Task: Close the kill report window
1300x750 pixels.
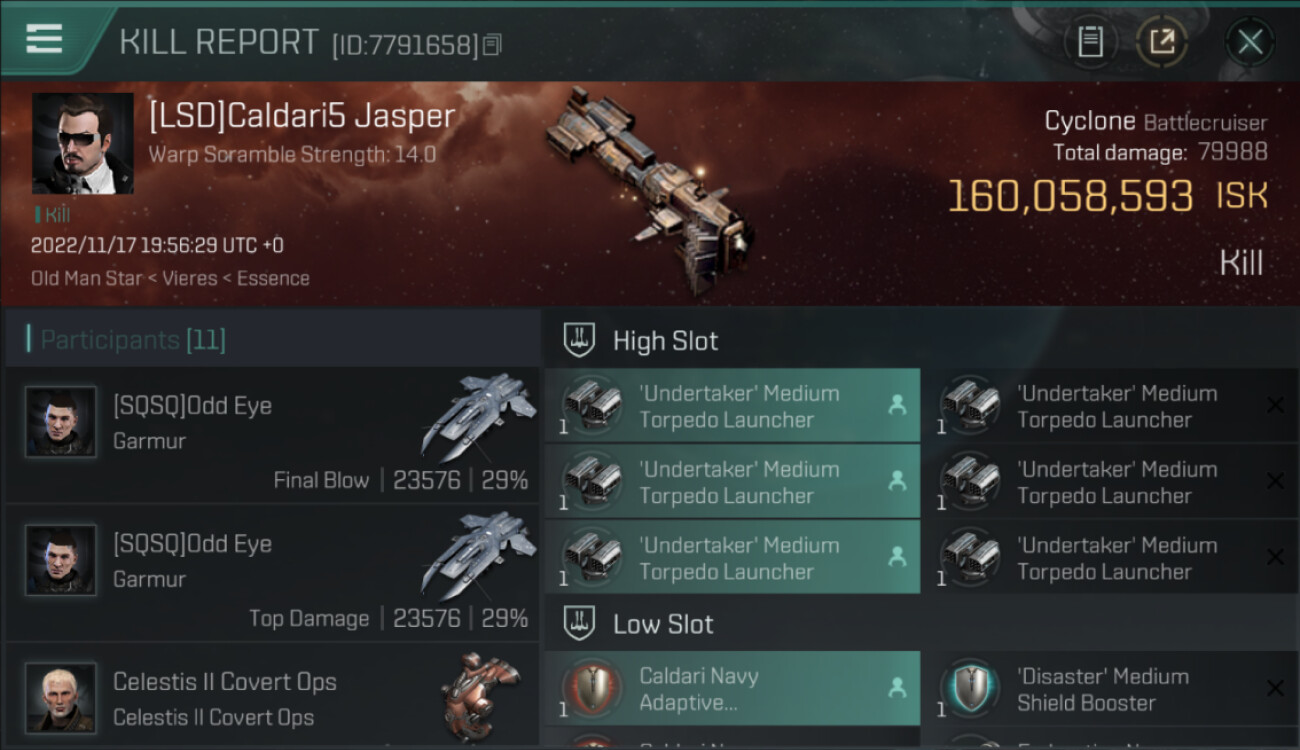Action: pyautogui.click(x=1250, y=42)
